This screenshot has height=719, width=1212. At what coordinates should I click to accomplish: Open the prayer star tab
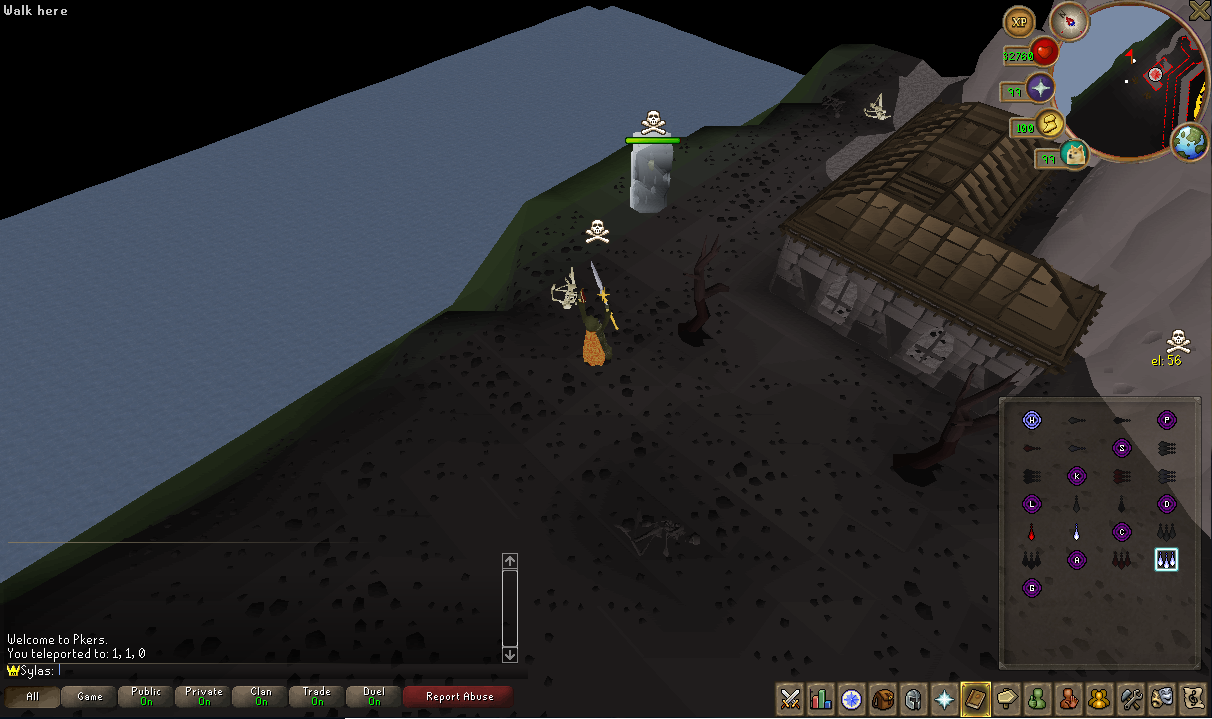[x=944, y=698]
